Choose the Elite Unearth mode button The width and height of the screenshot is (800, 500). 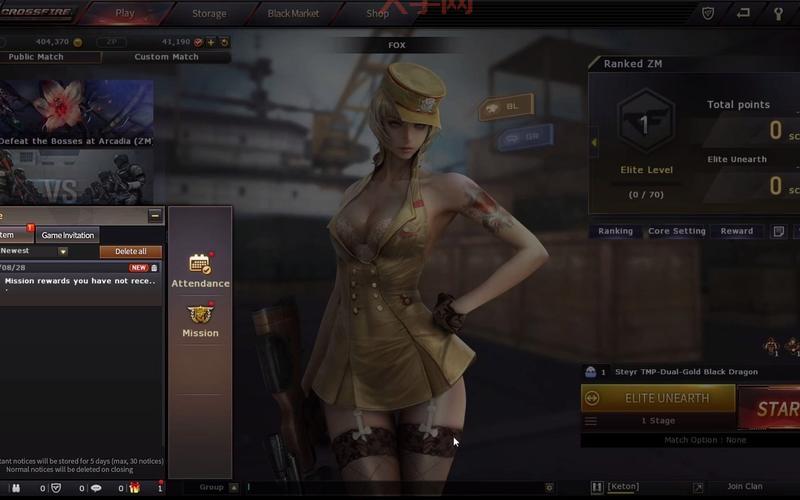tap(657, 398)
